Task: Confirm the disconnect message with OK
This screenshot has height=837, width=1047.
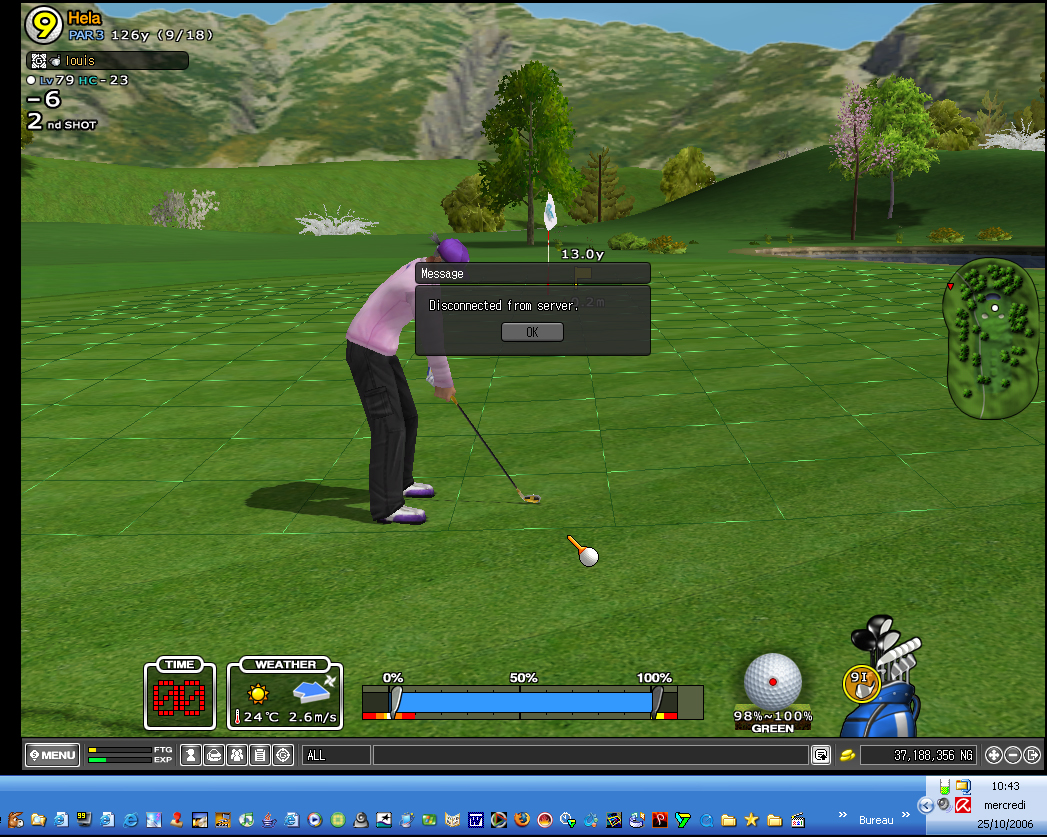Action: pos(532,332)
